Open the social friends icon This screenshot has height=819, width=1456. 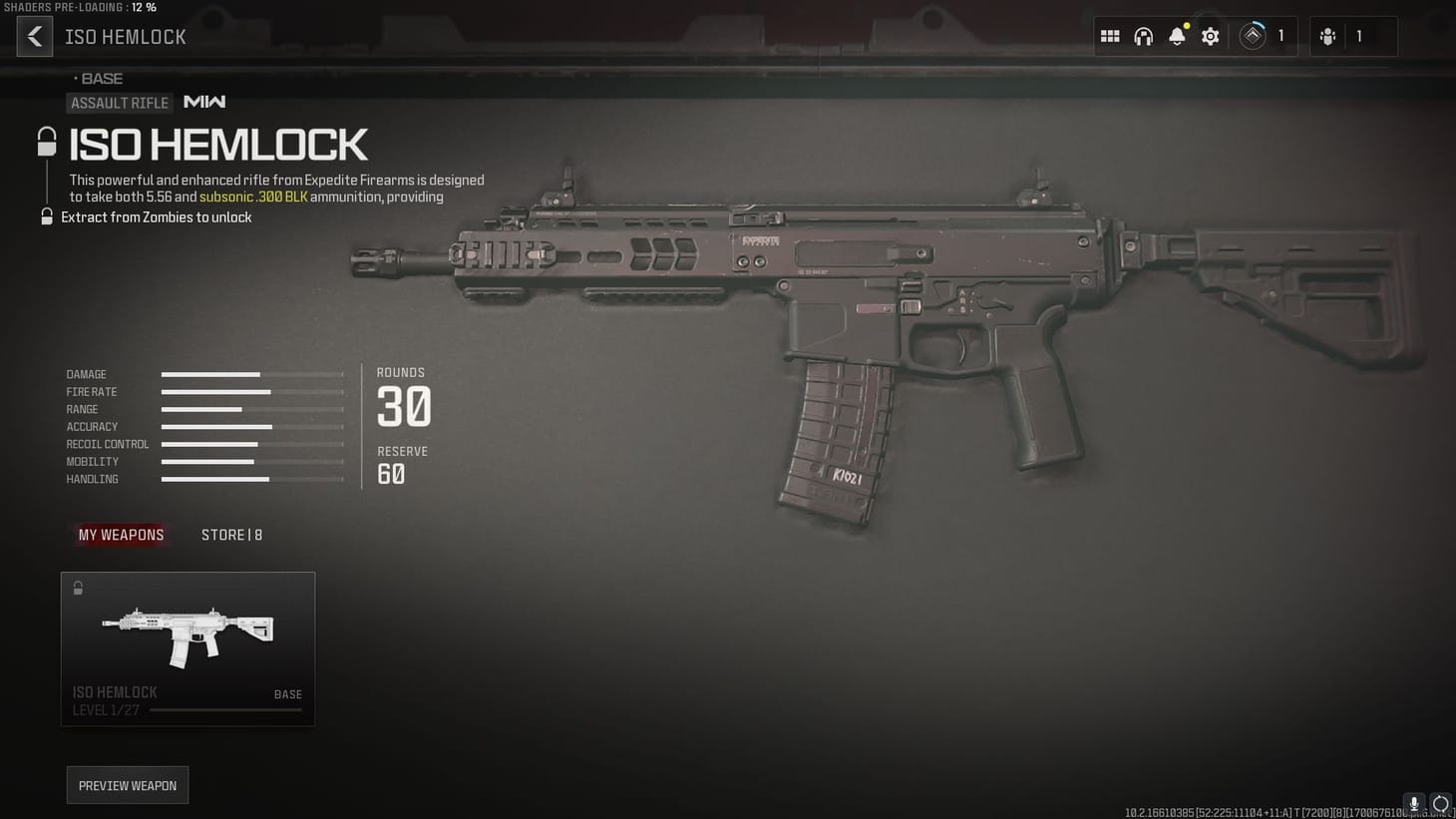coord(1327,36)
